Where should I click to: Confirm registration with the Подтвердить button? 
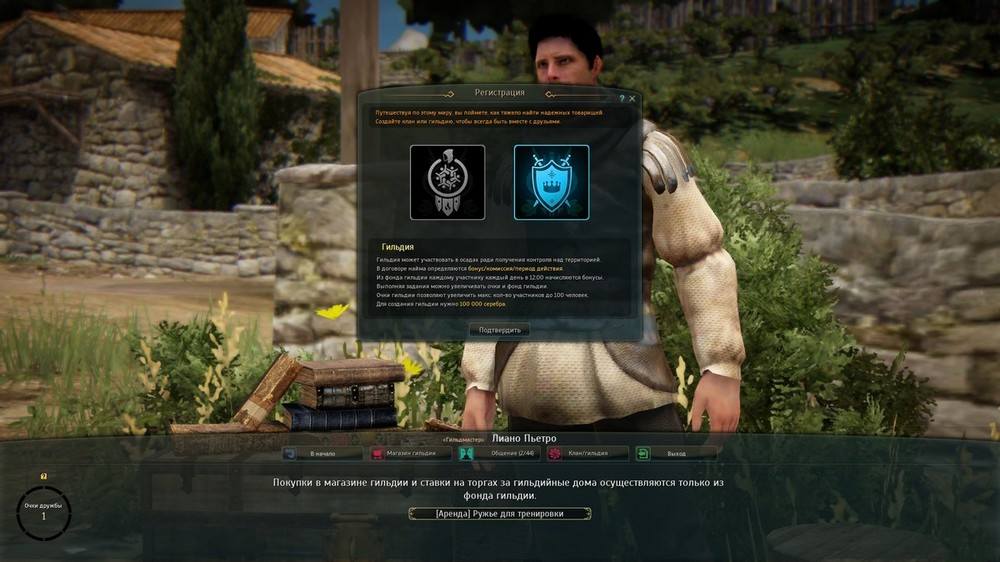point(499,330)
